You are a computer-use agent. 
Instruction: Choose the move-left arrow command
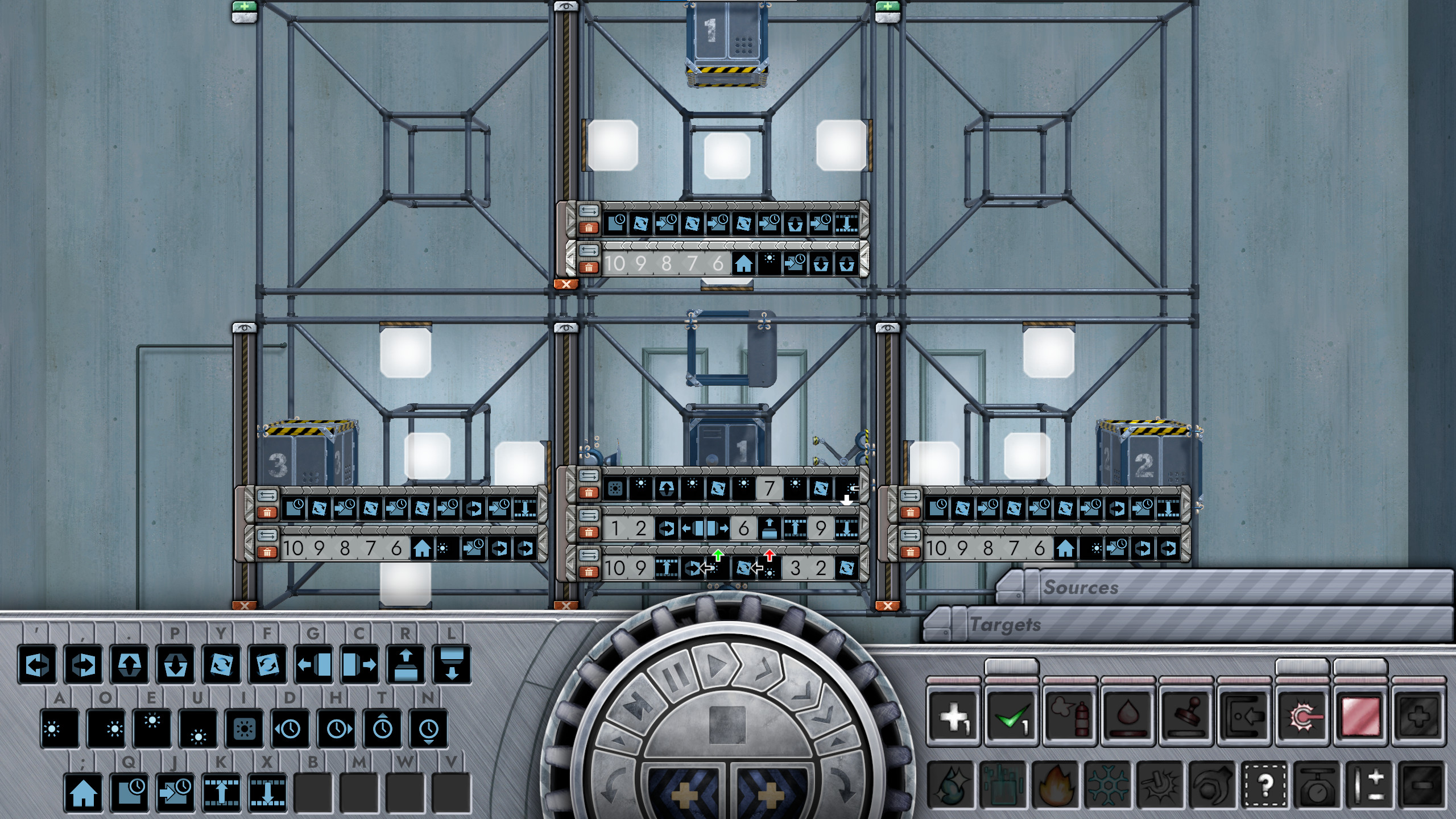coord(38,664)
